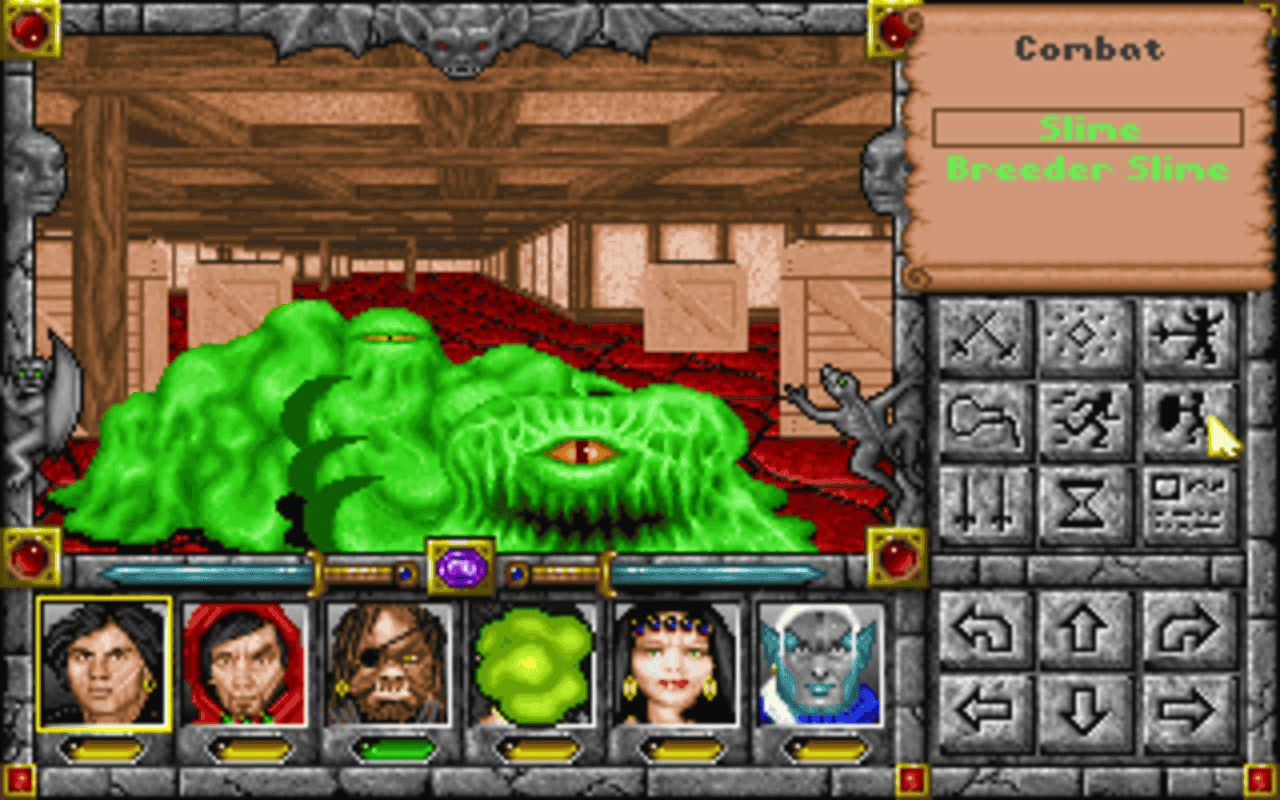Click the Attack warrior-with-sword icon
This screenshot has height=800, width=1280.
click(x=1188, y=335)
